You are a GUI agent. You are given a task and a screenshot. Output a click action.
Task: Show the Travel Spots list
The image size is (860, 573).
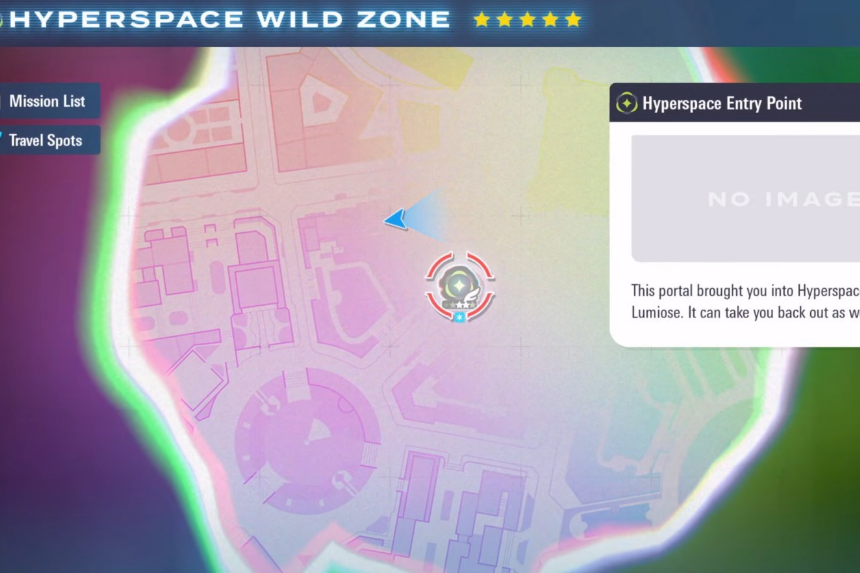click(x=46, y=141)
